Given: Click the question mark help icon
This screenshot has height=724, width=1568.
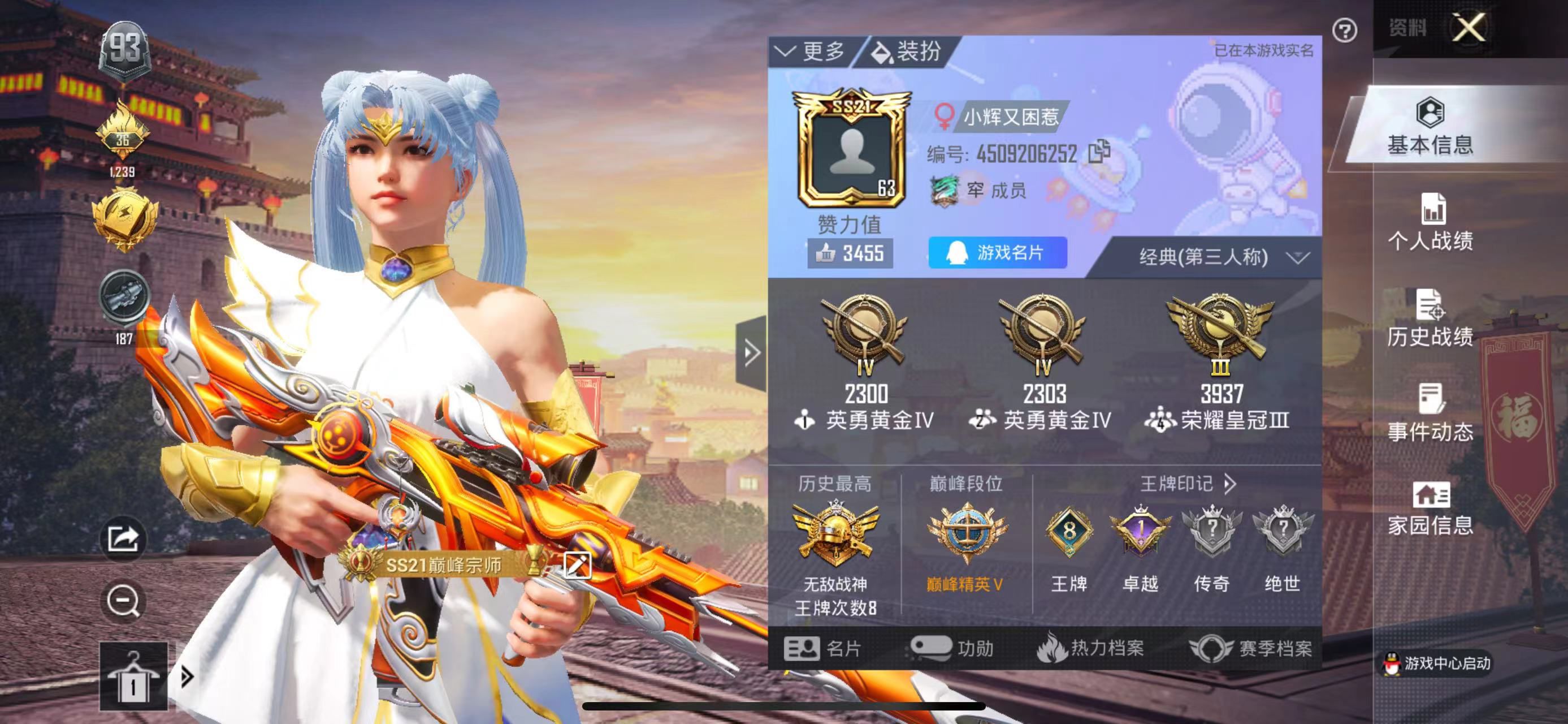Looking at the screenshot, I should [1344, 30].
